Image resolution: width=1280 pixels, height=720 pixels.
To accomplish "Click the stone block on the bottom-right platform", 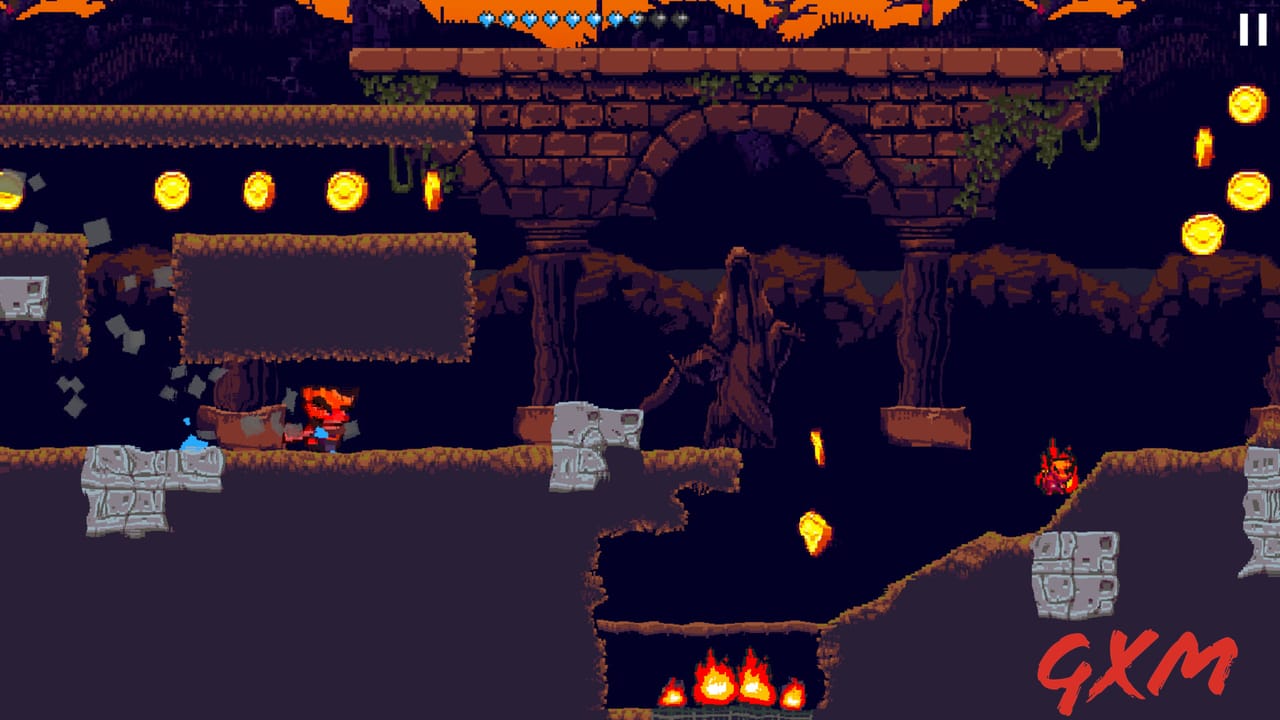I will 1075,575.
